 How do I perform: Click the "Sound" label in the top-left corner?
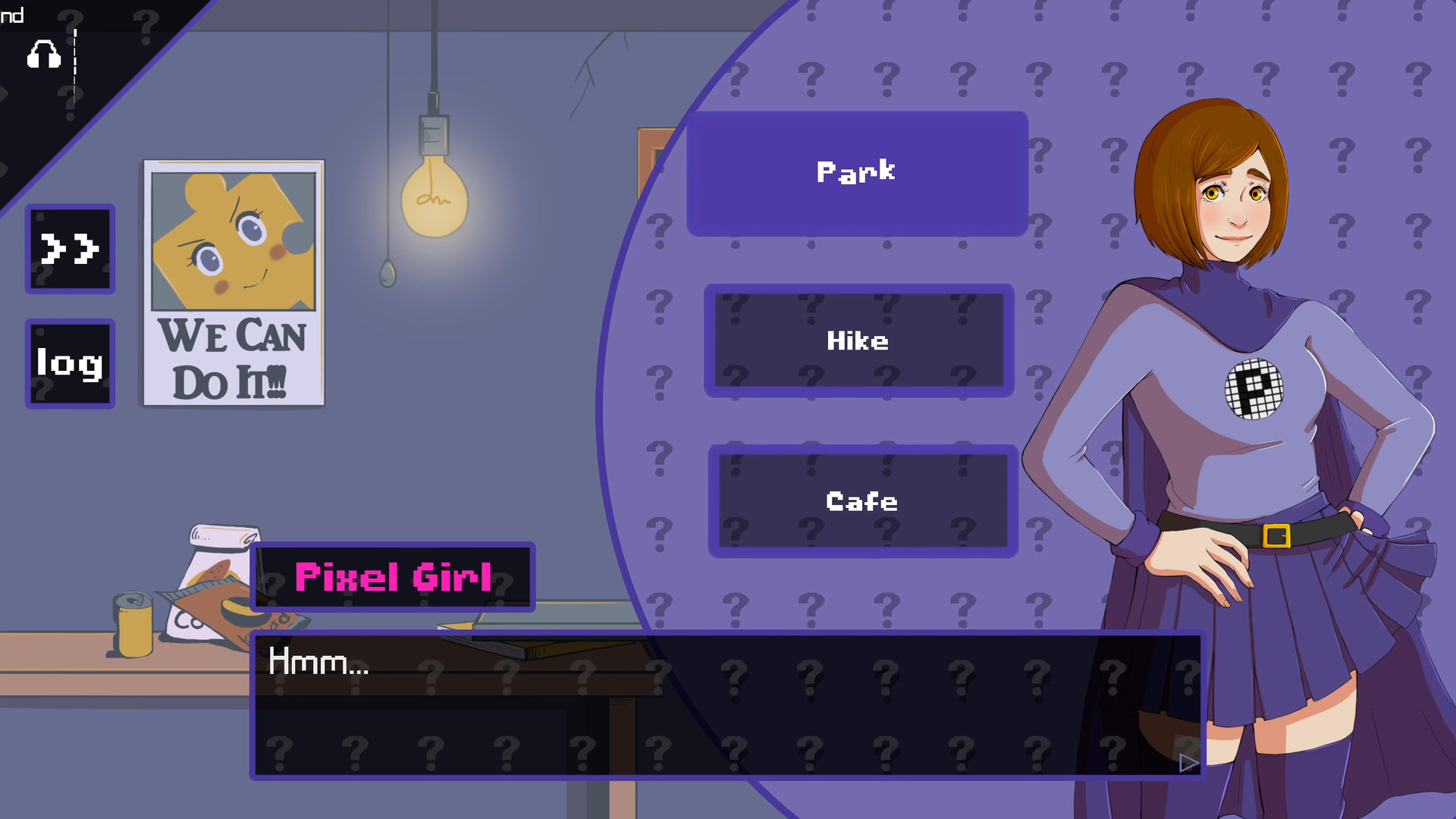(x=12, y=15)
